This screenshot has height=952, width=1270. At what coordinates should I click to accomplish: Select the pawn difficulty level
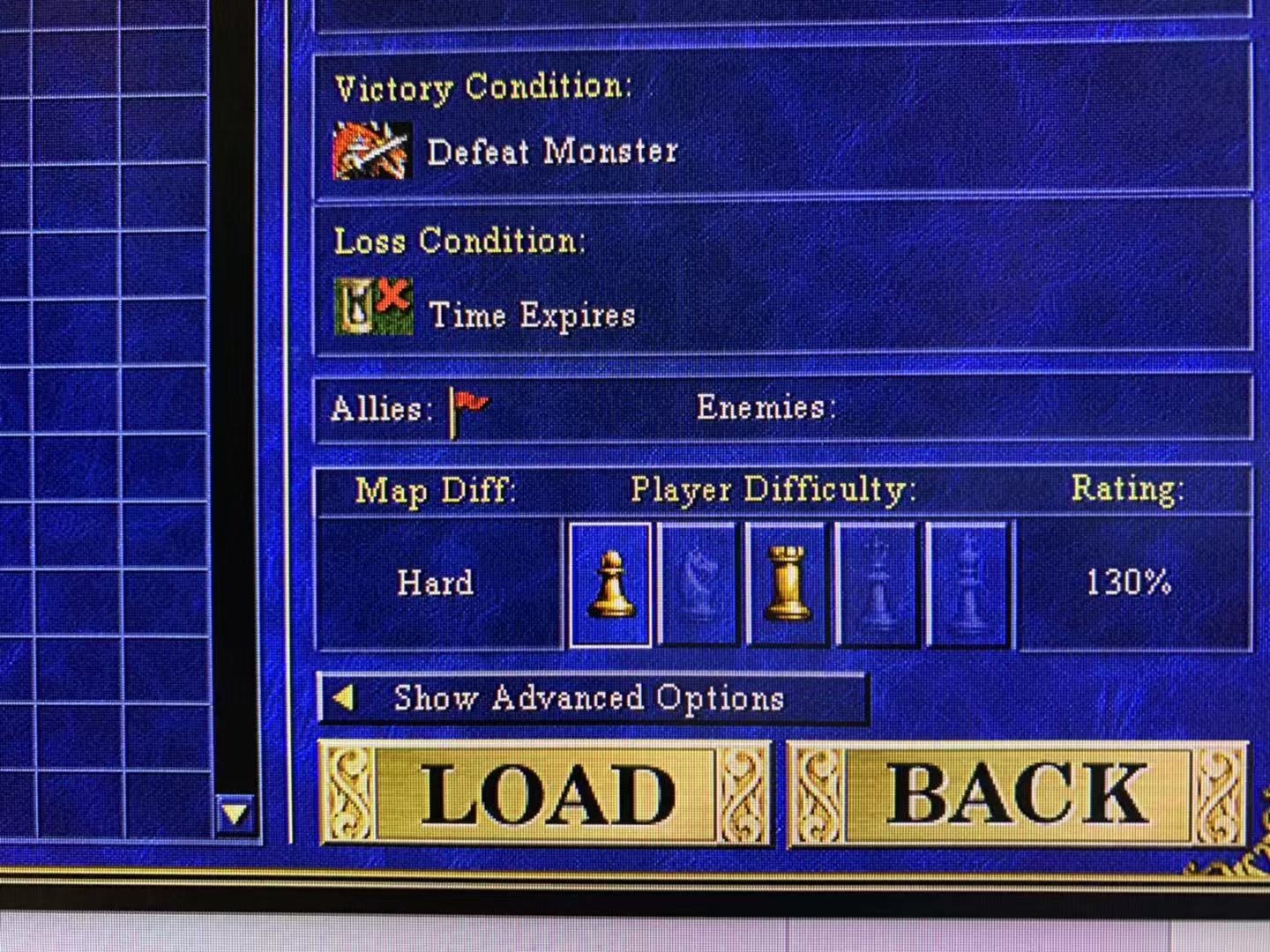[x=610, y=584]
